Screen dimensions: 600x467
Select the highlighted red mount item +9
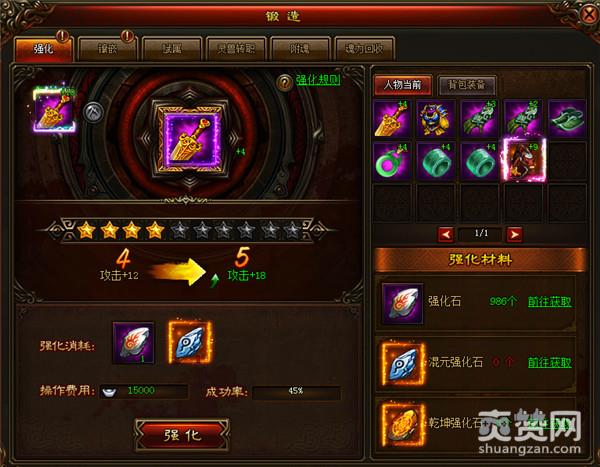point(521,160)
